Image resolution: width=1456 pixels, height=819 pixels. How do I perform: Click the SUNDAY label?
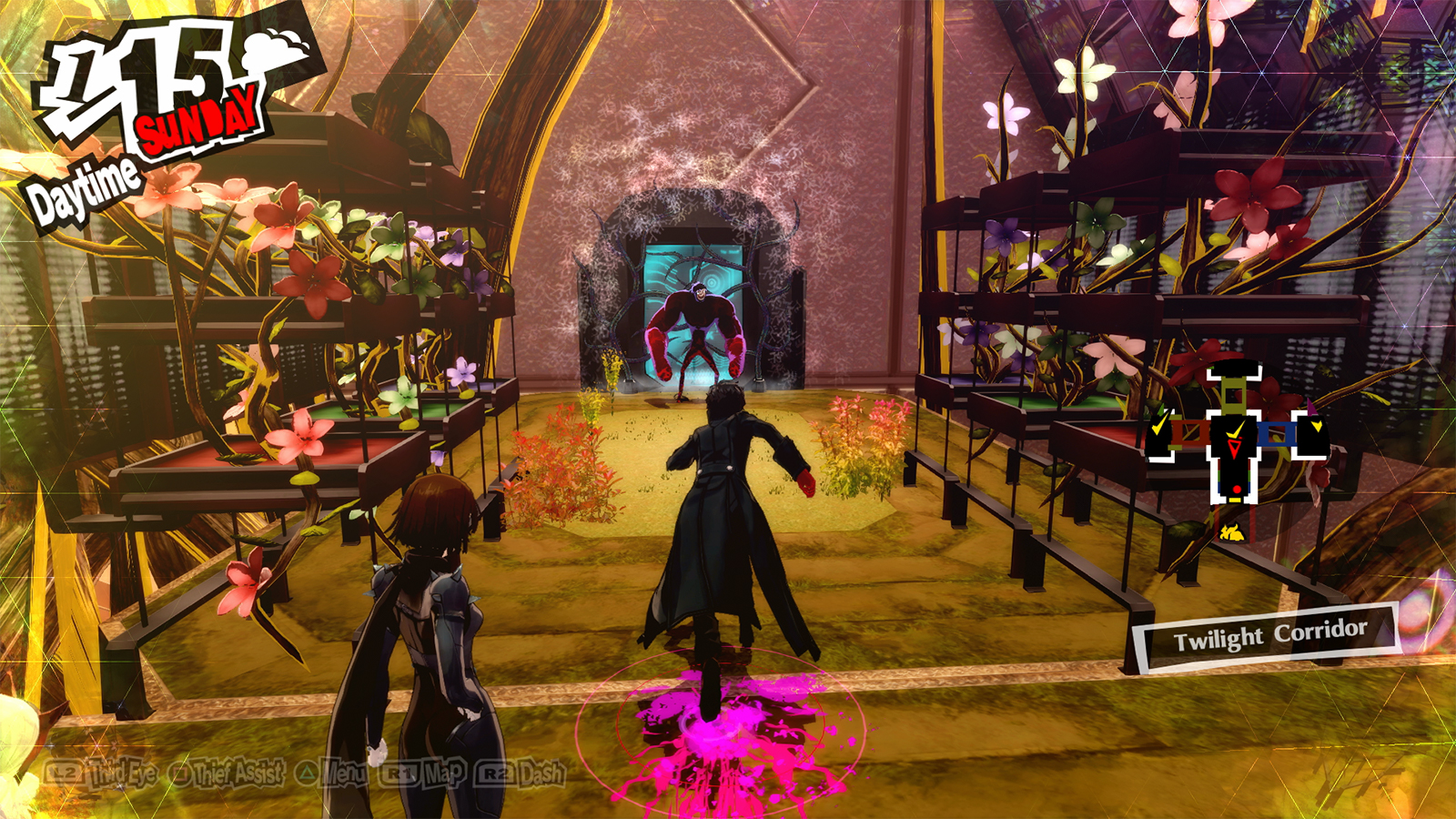[196, 127]
